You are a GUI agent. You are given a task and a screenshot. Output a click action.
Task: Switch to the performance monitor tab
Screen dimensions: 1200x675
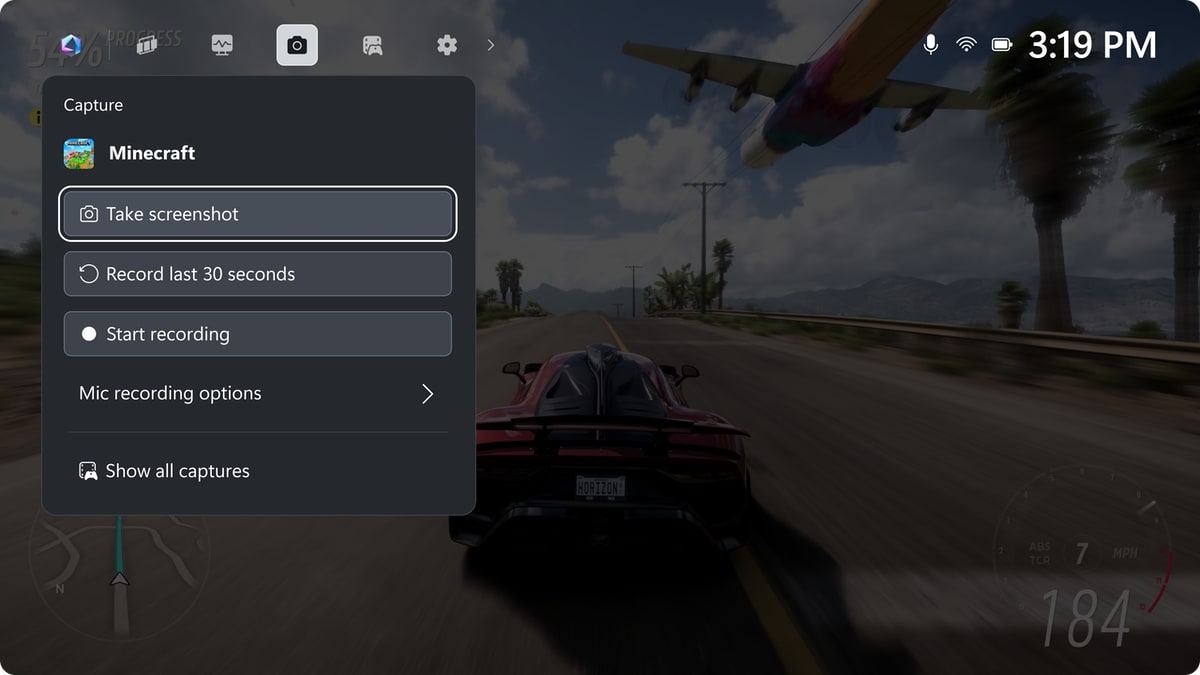[222, 45]
